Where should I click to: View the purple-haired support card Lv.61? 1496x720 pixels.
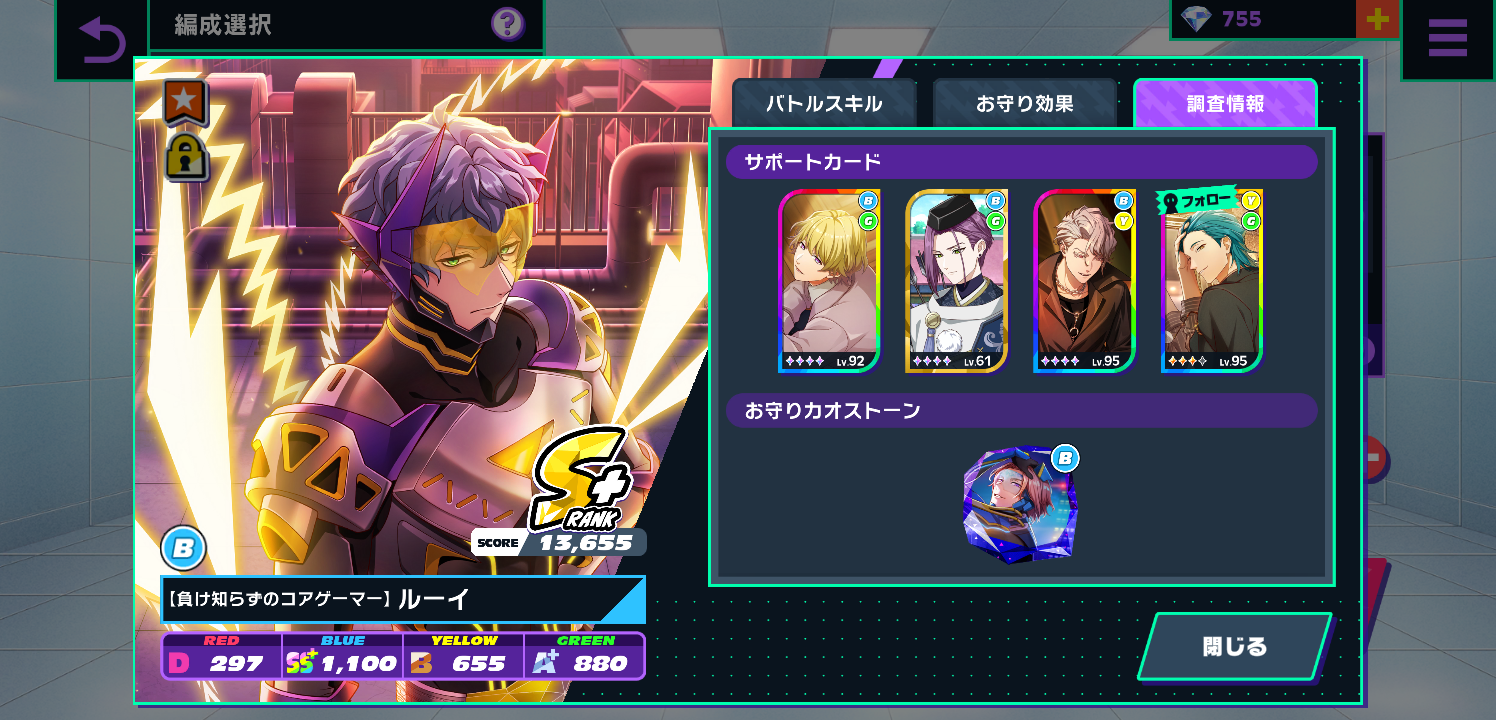[956, 281]
